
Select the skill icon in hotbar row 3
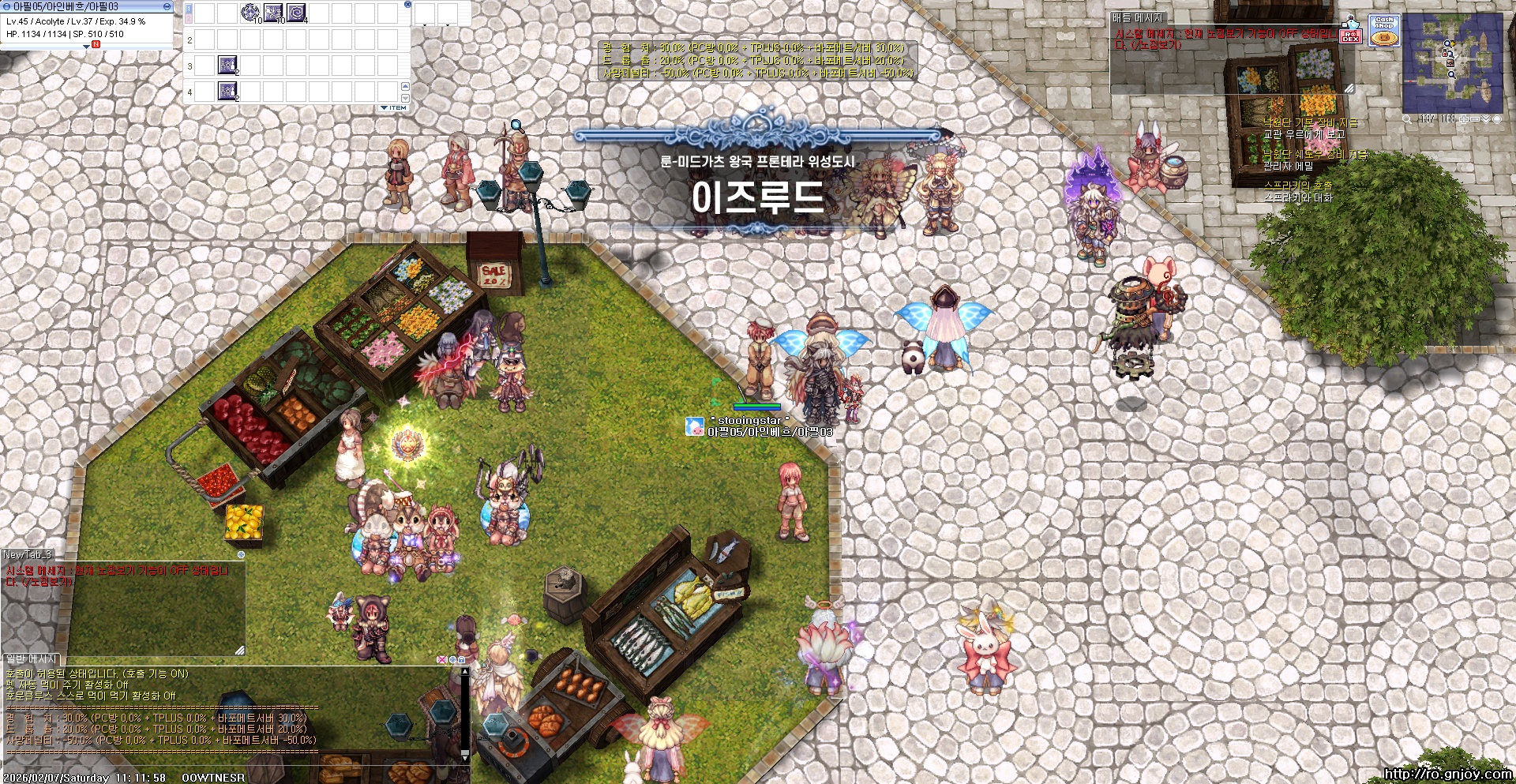(227, 66)
